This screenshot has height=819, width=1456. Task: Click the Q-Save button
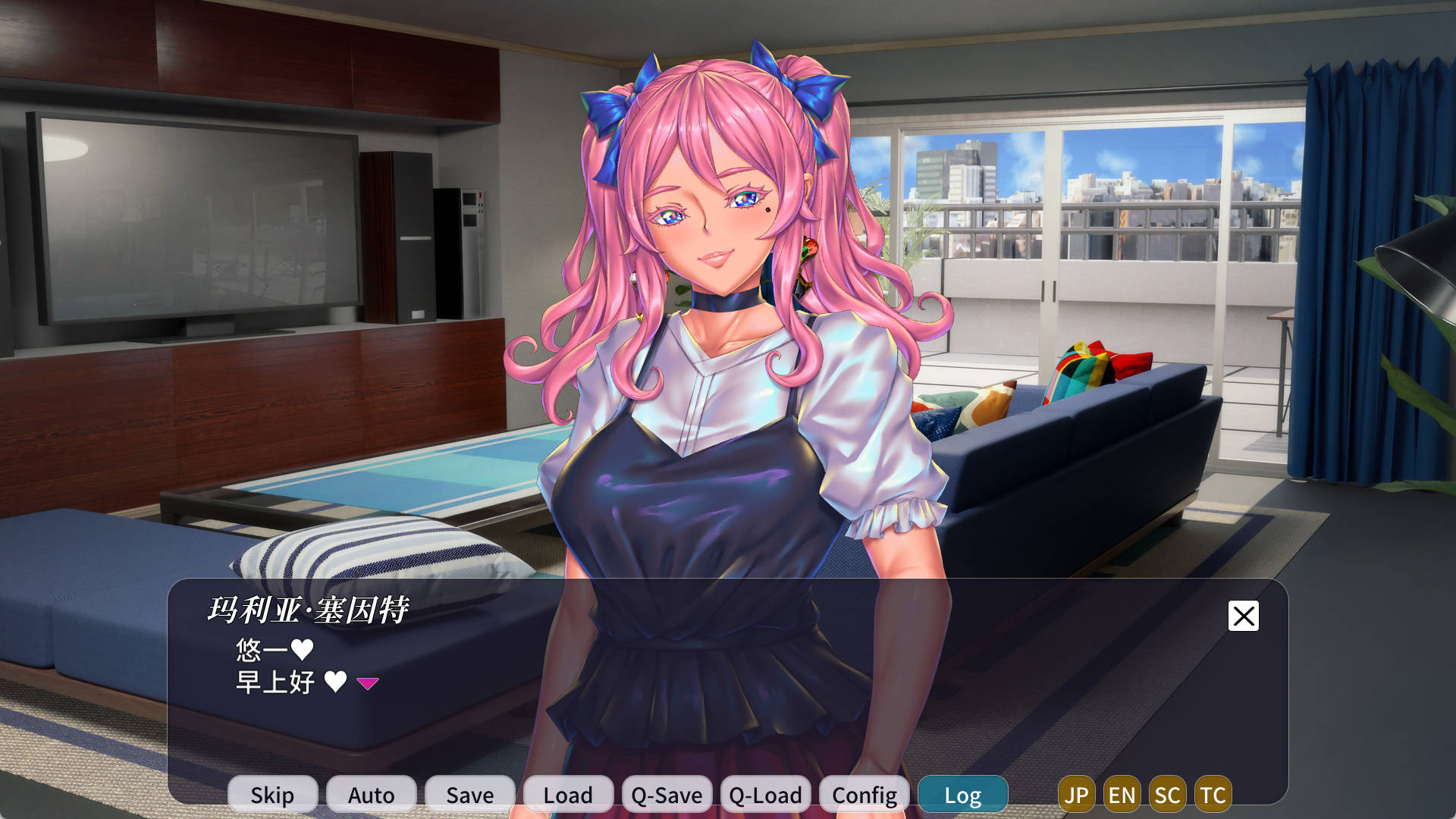[x=667, y=794]
